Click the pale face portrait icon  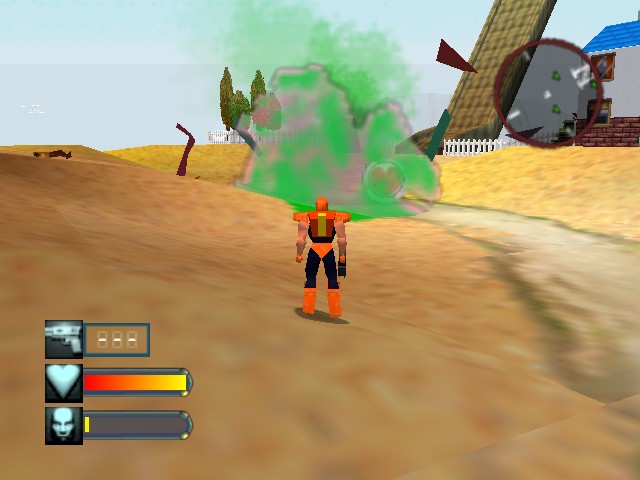point(64,425)
